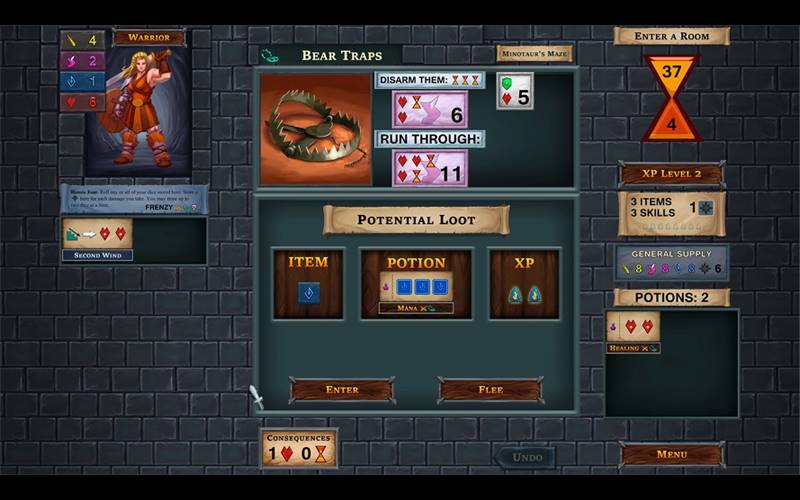Open the General Supply dice pool
This screenshot has height=500, width=800.
pos(671,262)
